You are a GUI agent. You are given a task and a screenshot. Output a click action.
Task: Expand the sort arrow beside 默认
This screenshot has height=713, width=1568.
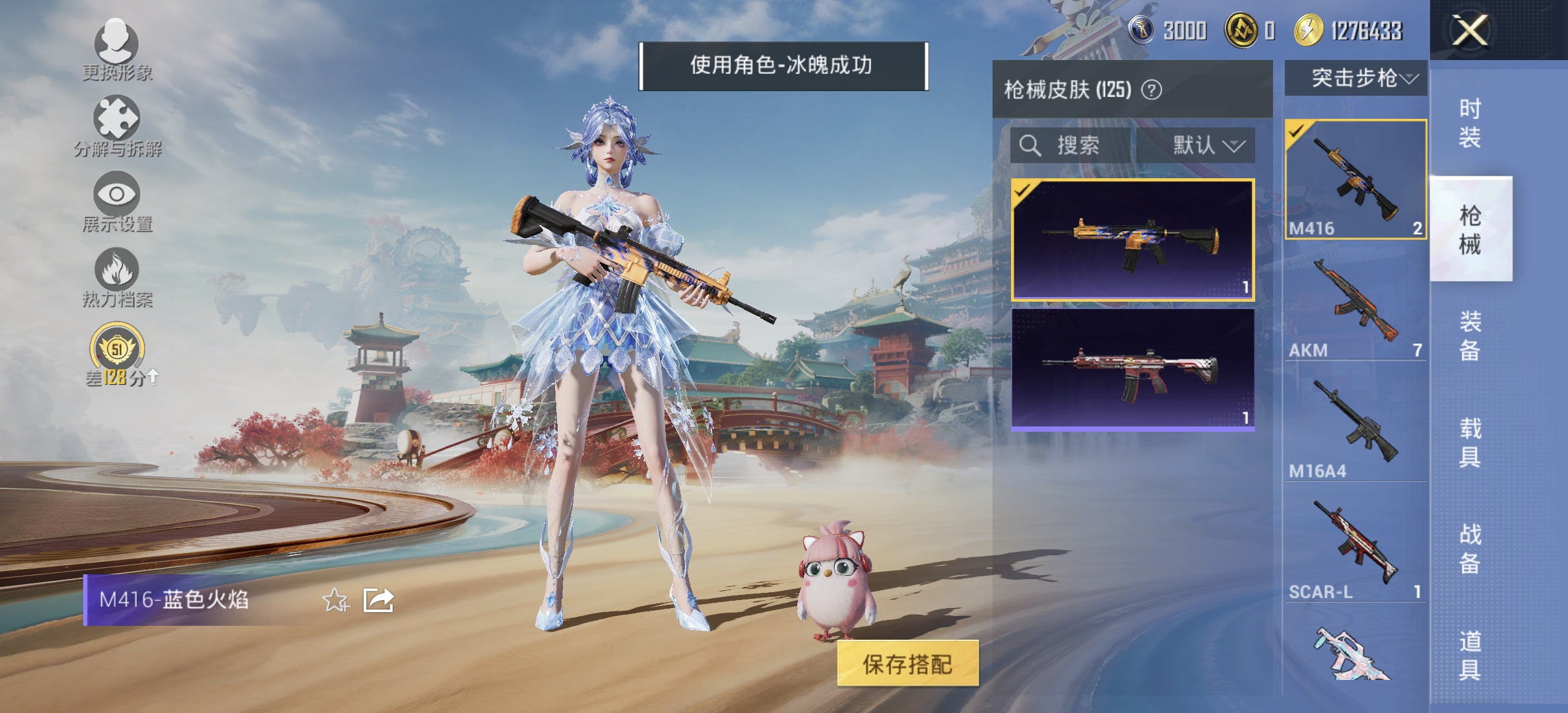pyautogui.click(x=1237, y=147)
